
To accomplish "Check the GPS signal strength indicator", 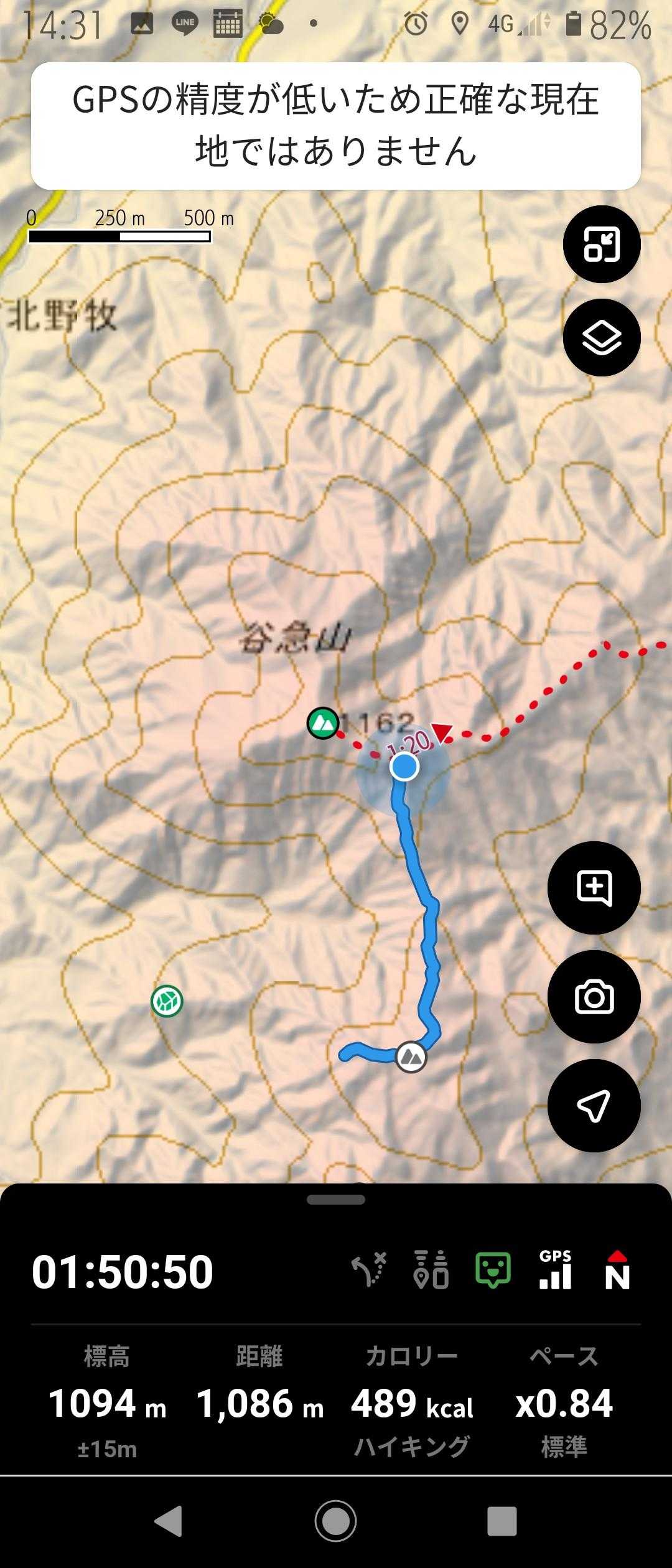I will [x=555, y=1269].
